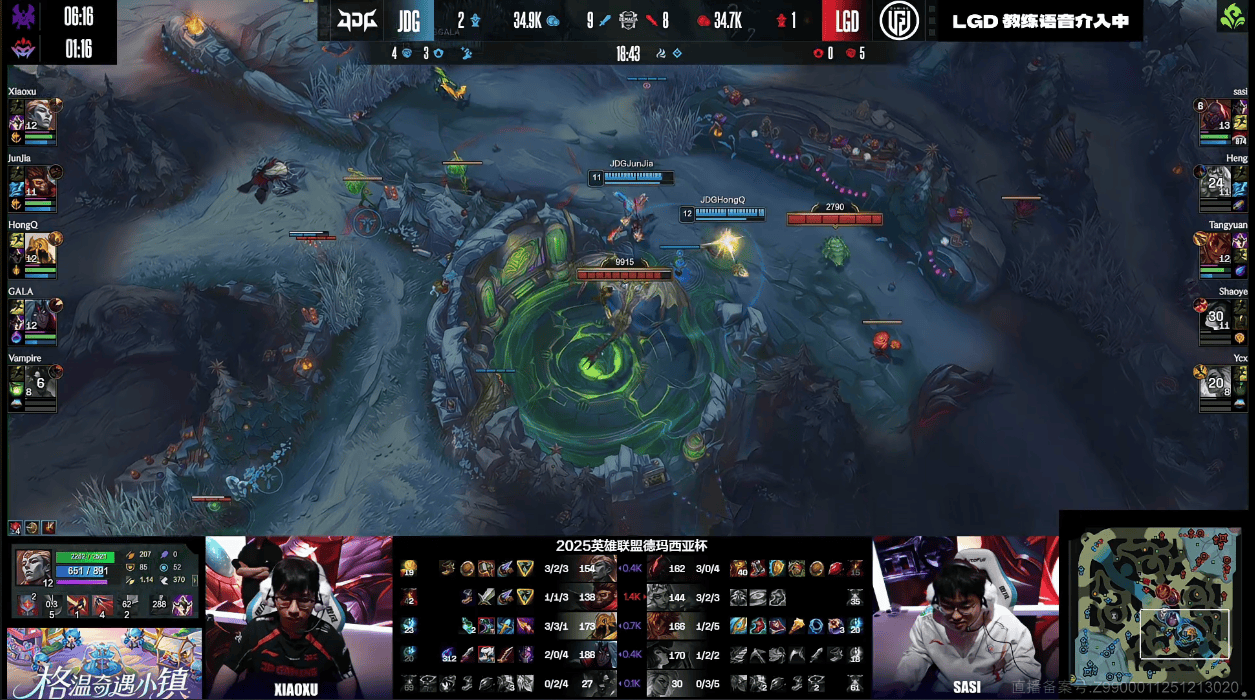The height and width of the screenshot is (700, 1255).
Task: Select Xiaoxu's champion portrait
Action: point(38,113)
